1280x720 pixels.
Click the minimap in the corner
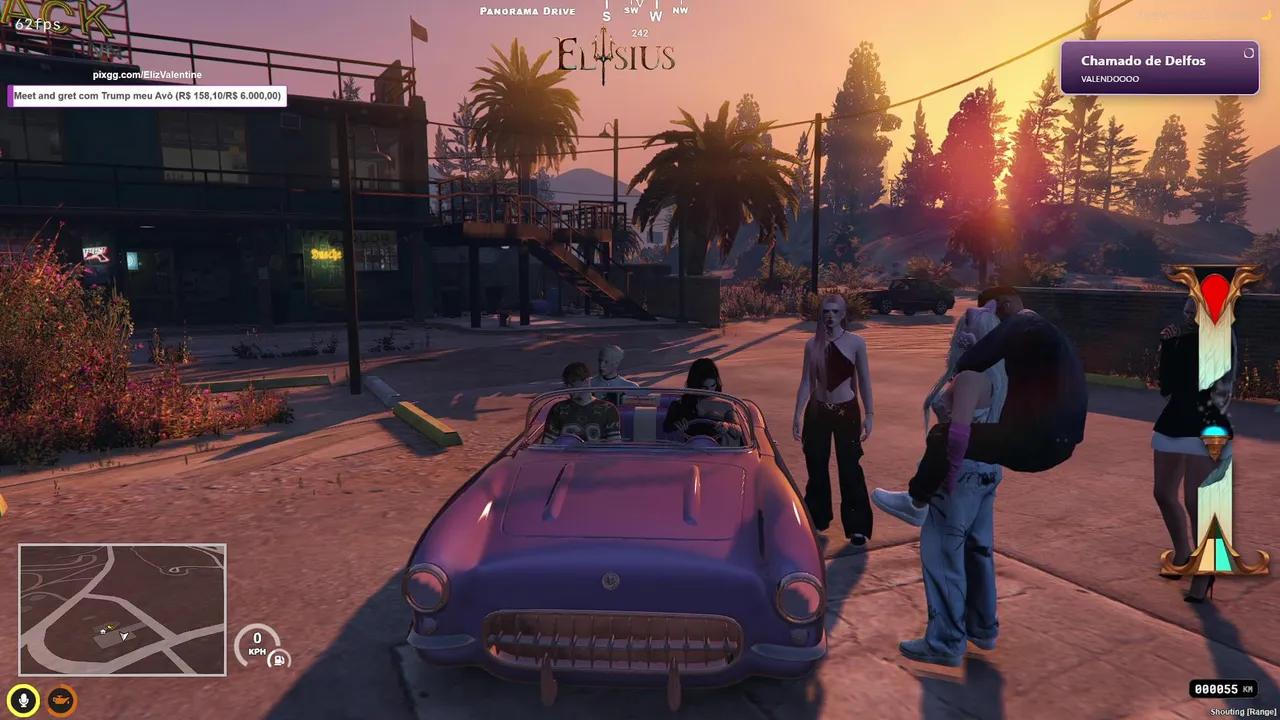point(122,609)
